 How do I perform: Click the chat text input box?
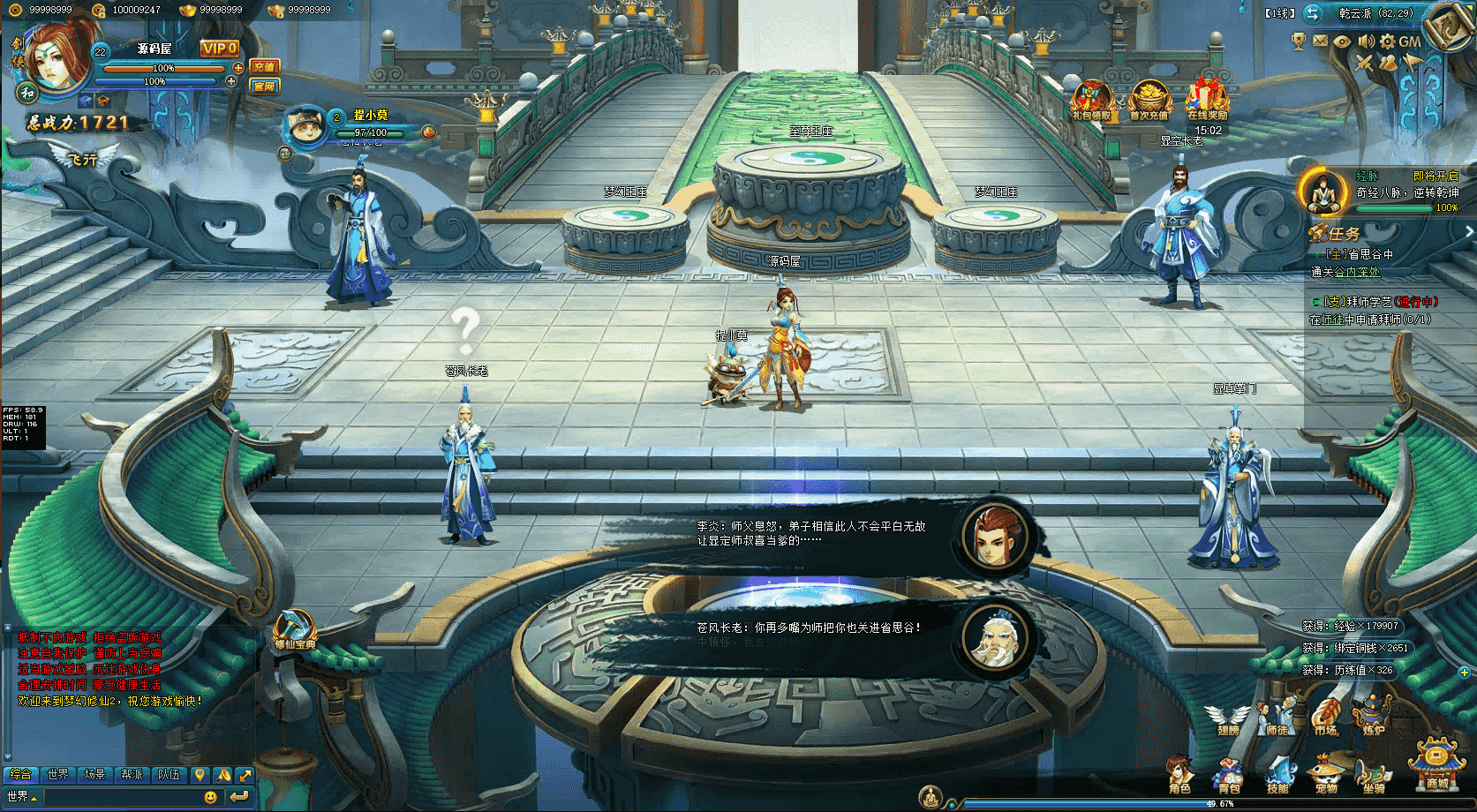coord(122,797)
